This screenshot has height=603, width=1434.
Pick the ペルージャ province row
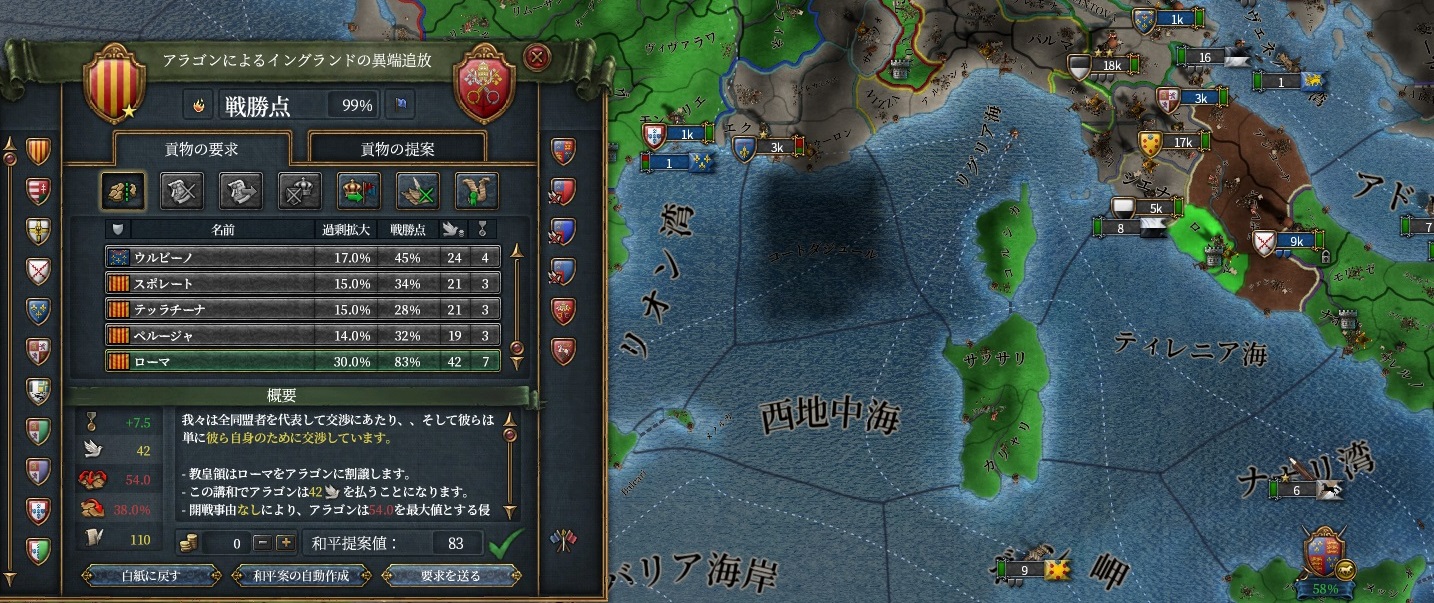(x=302, y=335)
